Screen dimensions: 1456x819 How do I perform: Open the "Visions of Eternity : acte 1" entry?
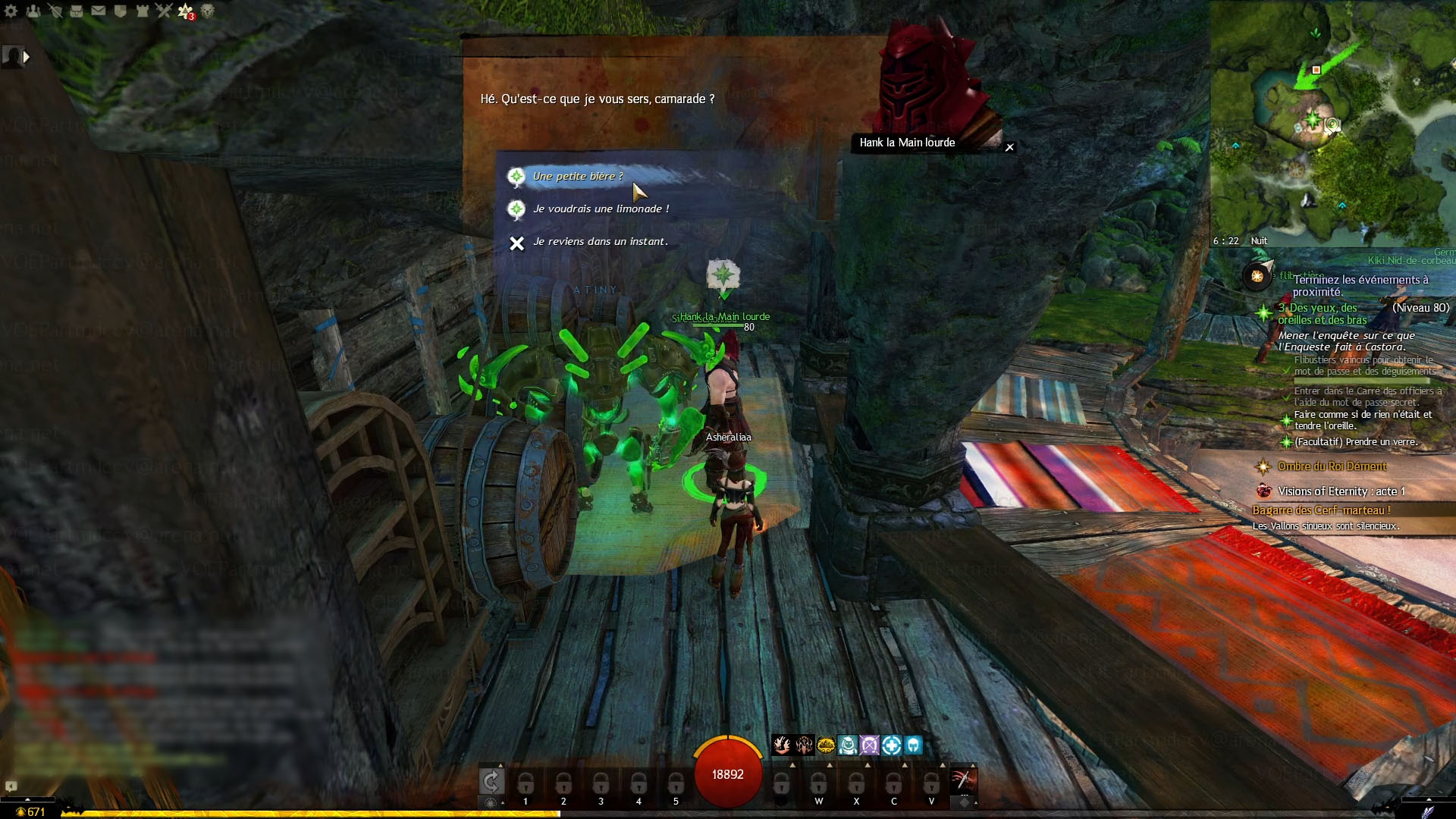[x=1341, y=491]
